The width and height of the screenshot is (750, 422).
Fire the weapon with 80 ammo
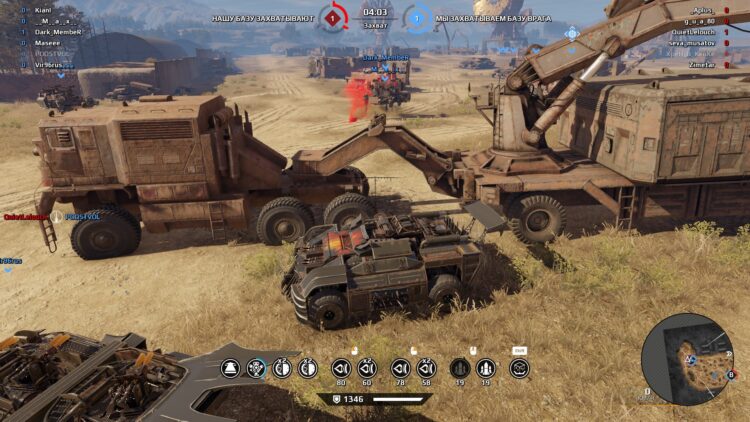(340, 368)
